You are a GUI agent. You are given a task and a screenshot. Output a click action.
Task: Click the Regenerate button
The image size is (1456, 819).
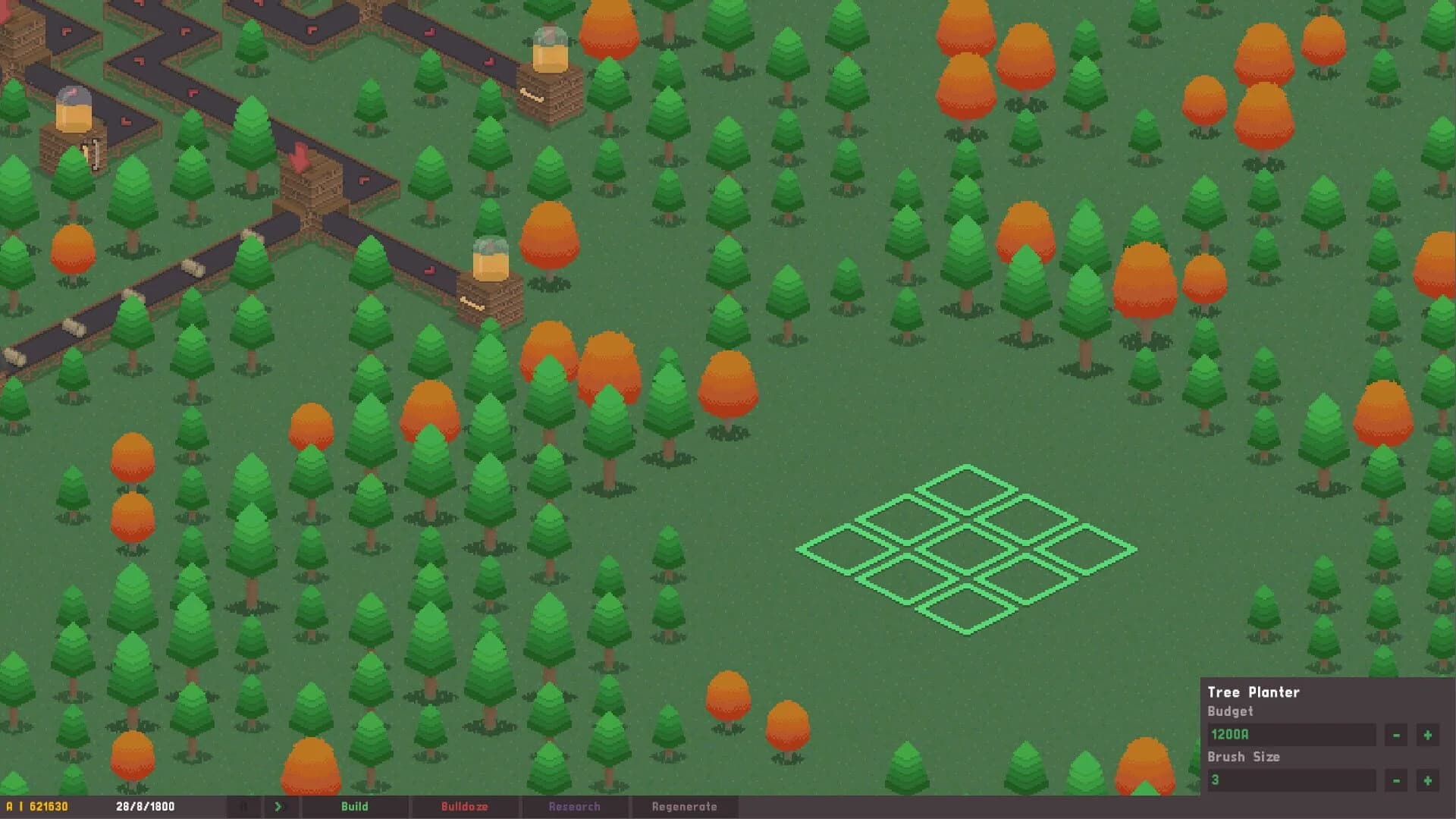[x=685, y=807]
